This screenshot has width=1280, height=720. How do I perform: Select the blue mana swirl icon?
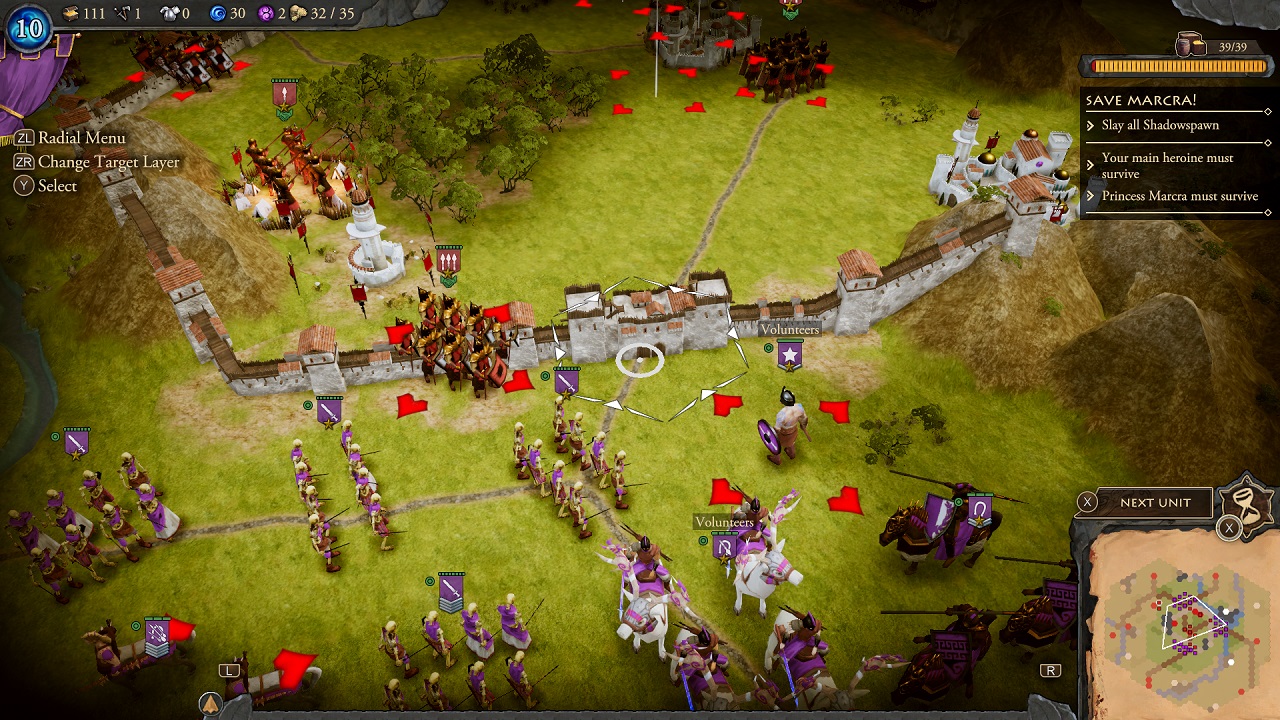click(219, 13)
